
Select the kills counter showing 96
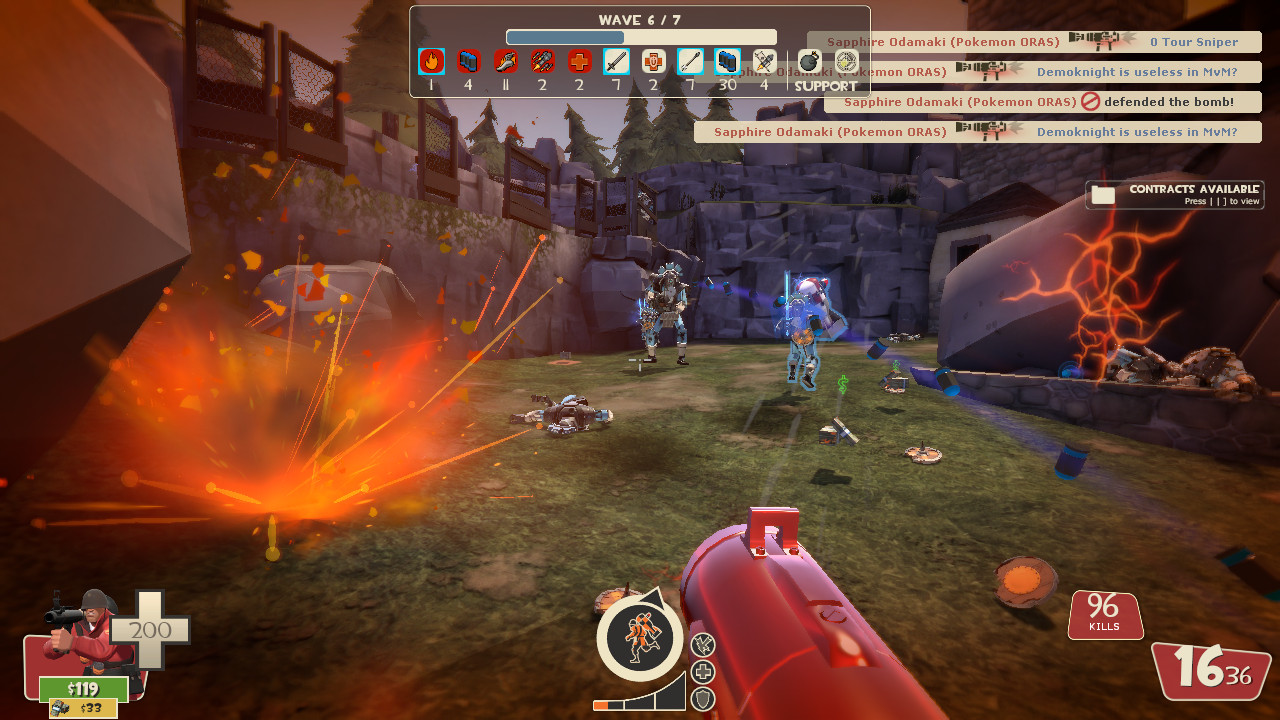pyautogui.click(x=1105, y=614)
